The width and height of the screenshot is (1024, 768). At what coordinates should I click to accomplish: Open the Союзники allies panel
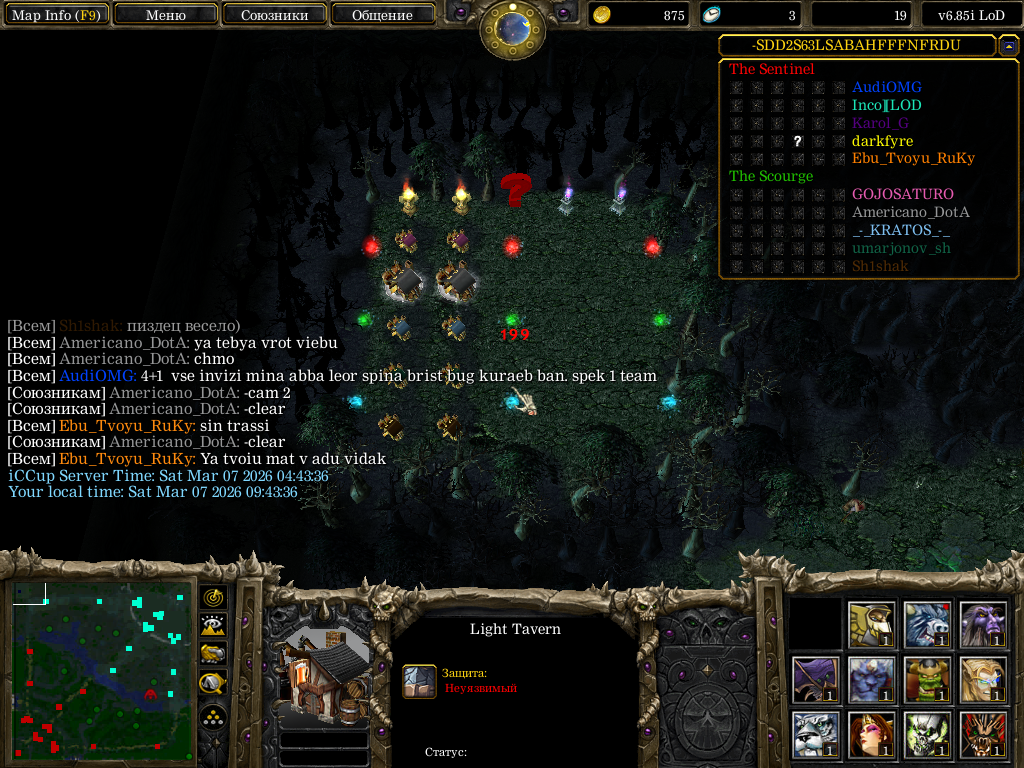tap(274, 15)
